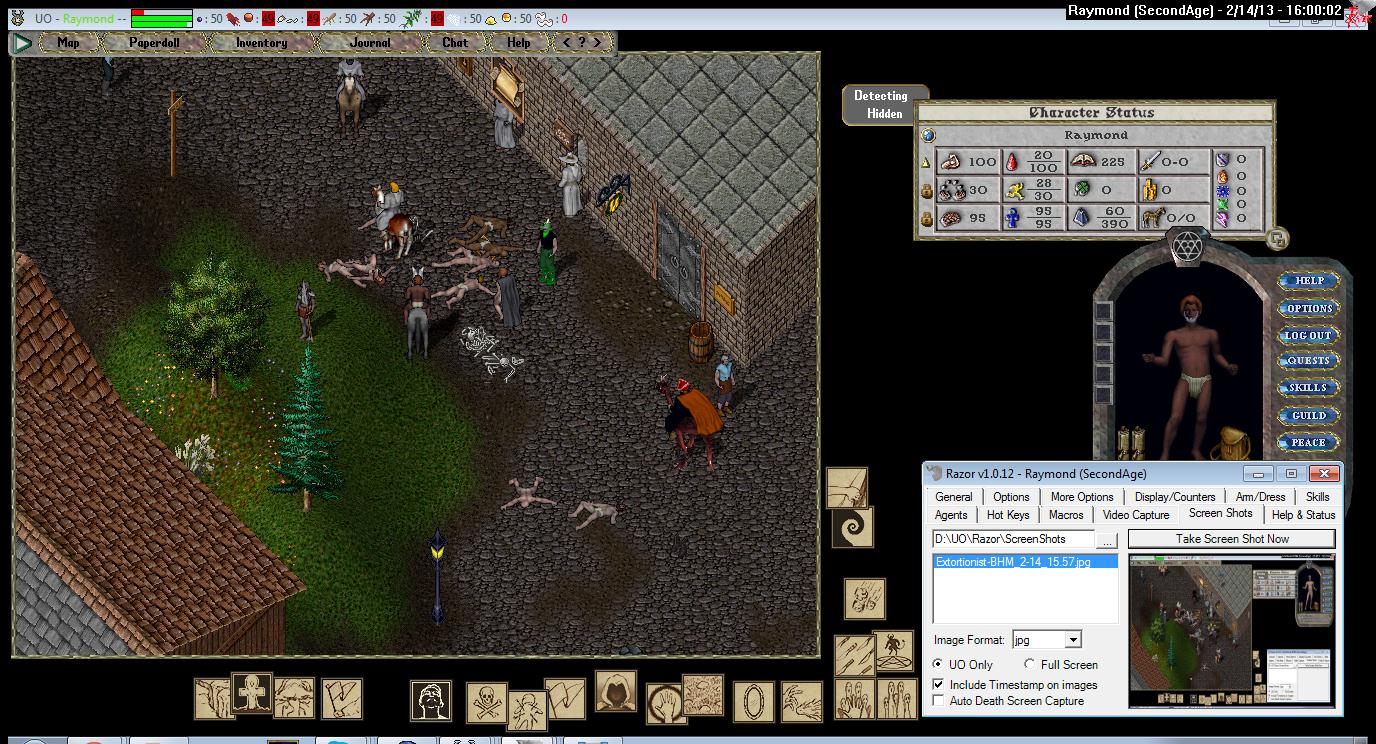Use the Detecting Hidden skill button
The width and height of the screenshot is (1376, 744).
pyautogui.click(x=880, y=105)
